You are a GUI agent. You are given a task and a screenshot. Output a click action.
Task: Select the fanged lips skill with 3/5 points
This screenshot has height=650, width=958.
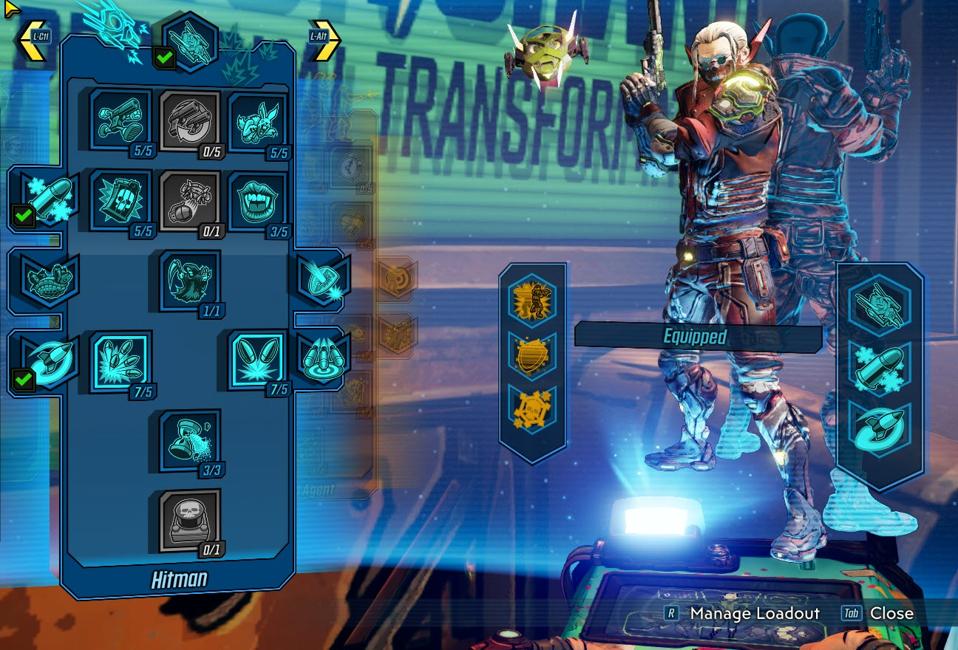click(x=259, y=201)
